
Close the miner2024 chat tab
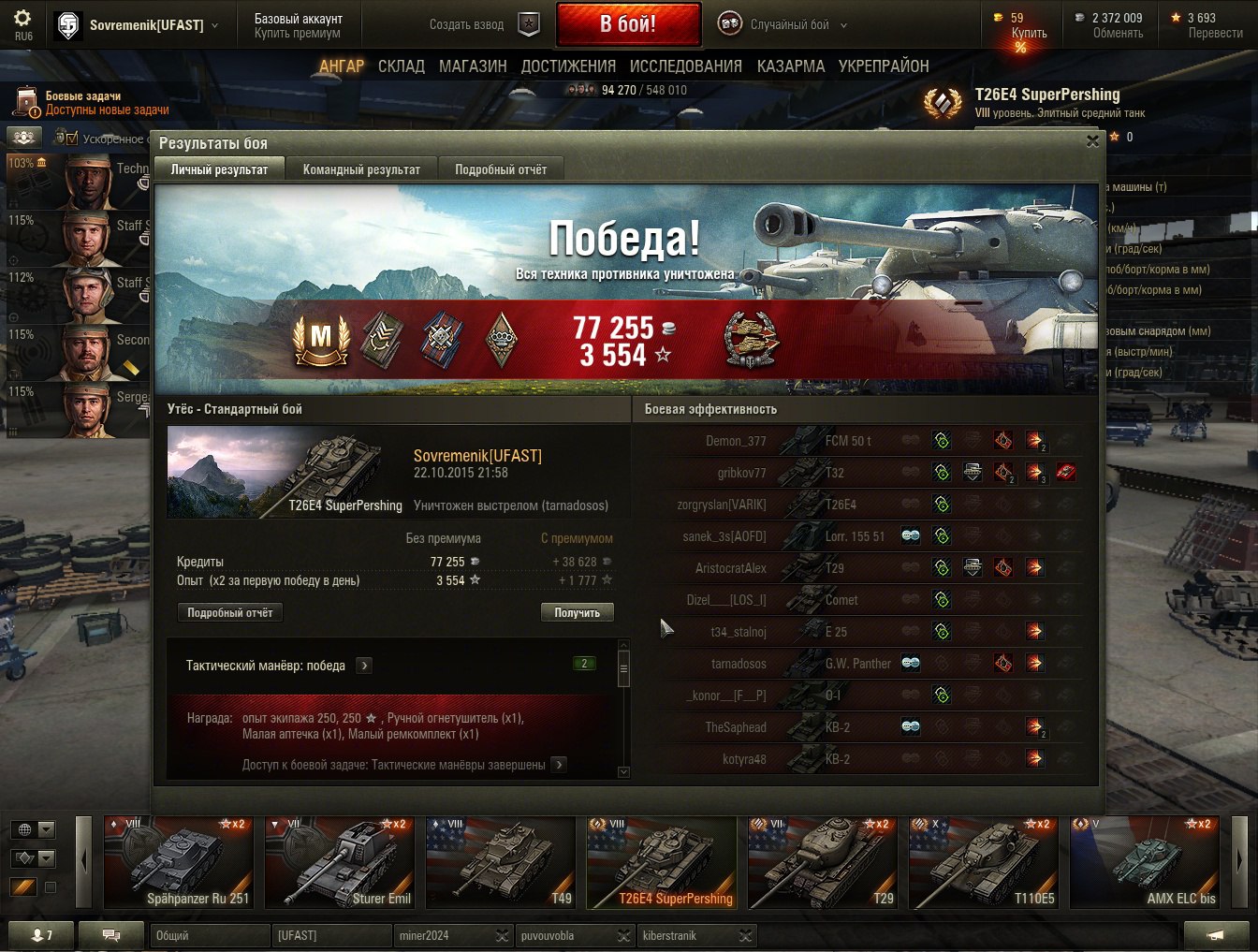point(503,936)
